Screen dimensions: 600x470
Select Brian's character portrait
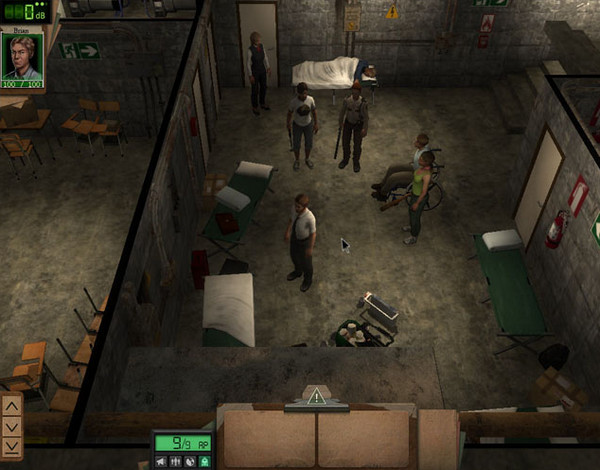pos(21,55)
